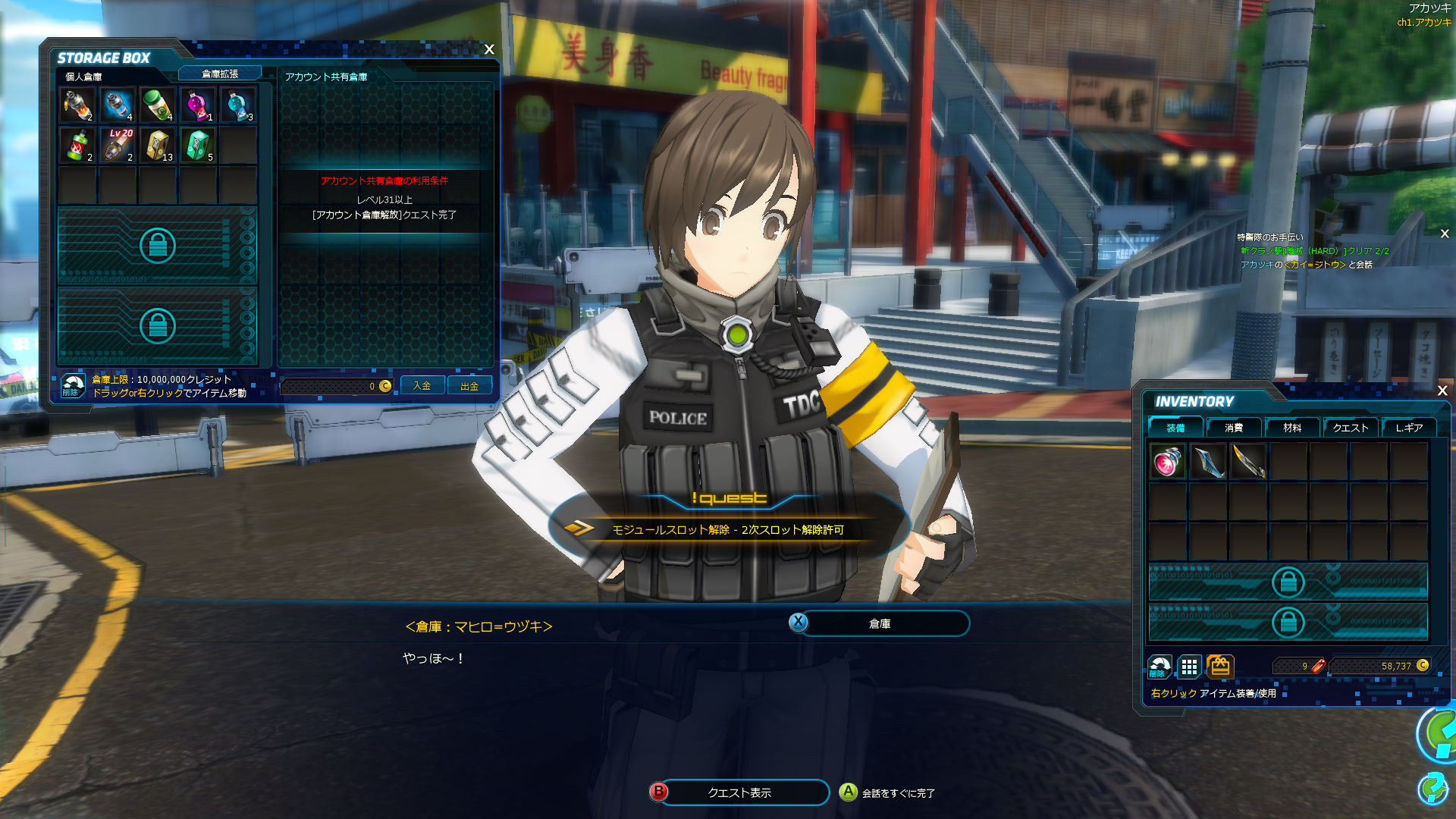This screenshot has height=819, width=1456.
Task: Switch to the materials inventory tab
Action: [x=1292, y=428]
